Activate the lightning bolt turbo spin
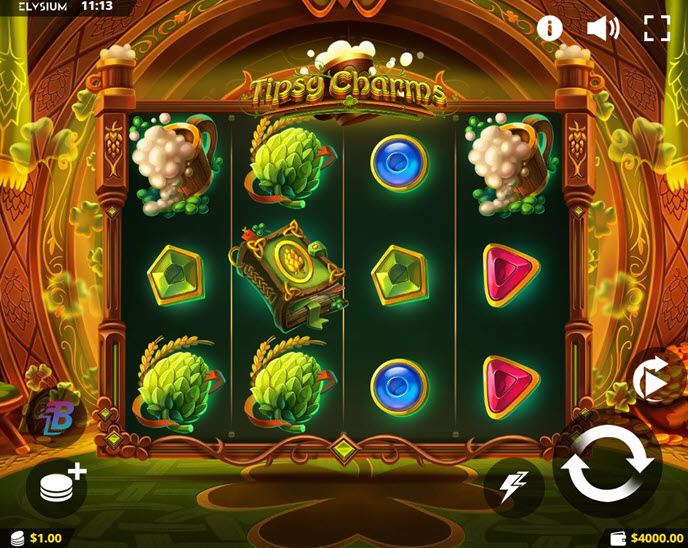Image resolution: width=688 pixels, height=548 pixels. [x=513, y=487]
